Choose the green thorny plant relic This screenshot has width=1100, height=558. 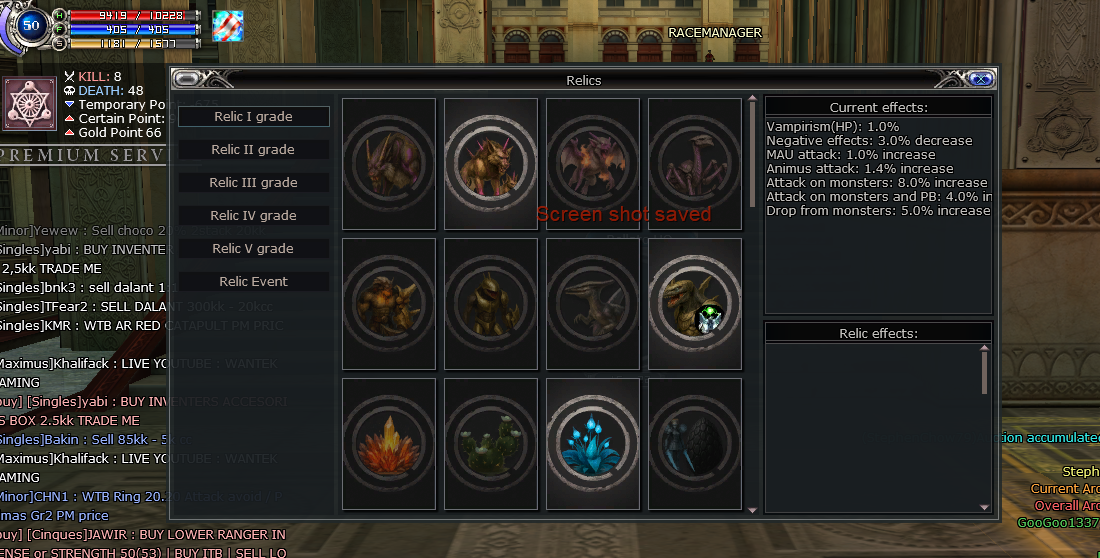click(491, 444)
